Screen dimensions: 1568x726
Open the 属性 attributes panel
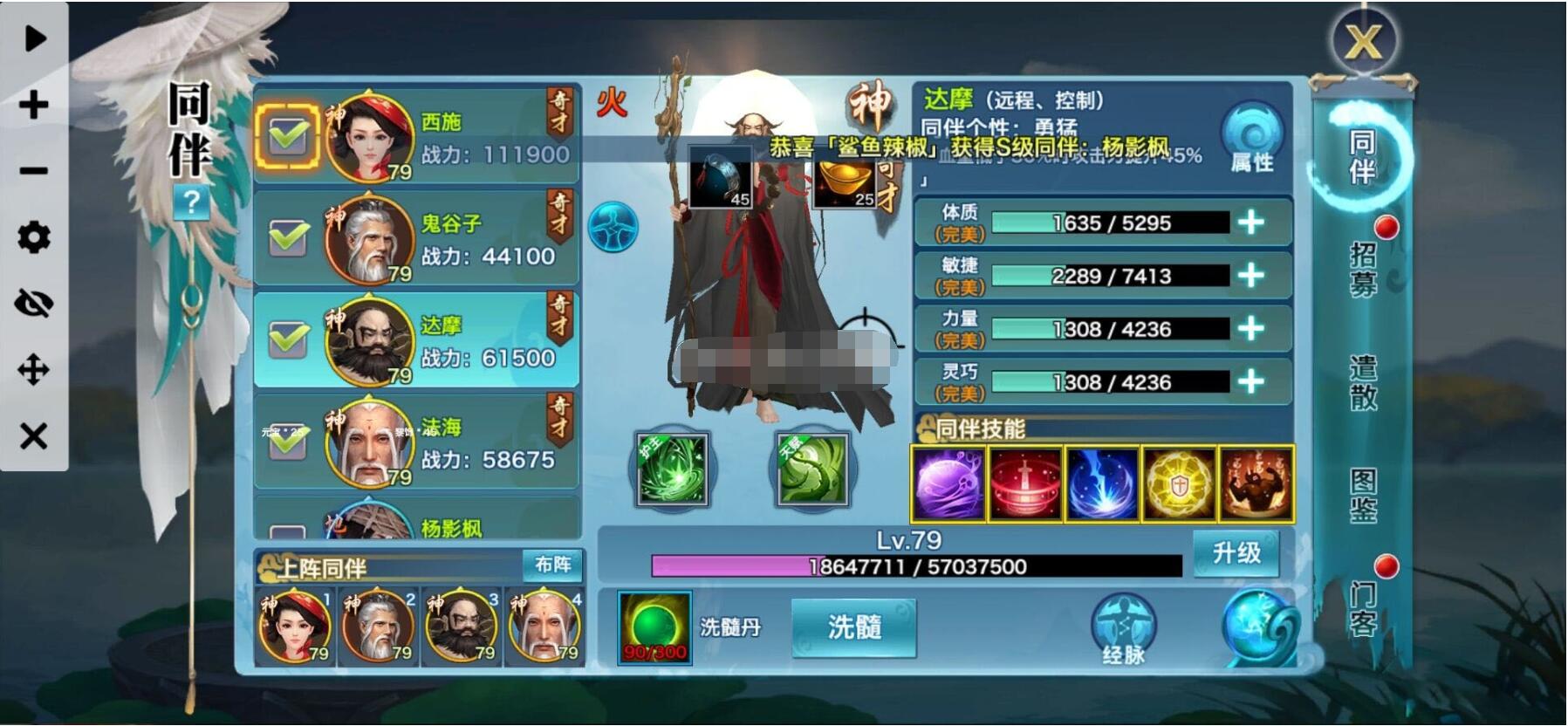point(1251,136)
